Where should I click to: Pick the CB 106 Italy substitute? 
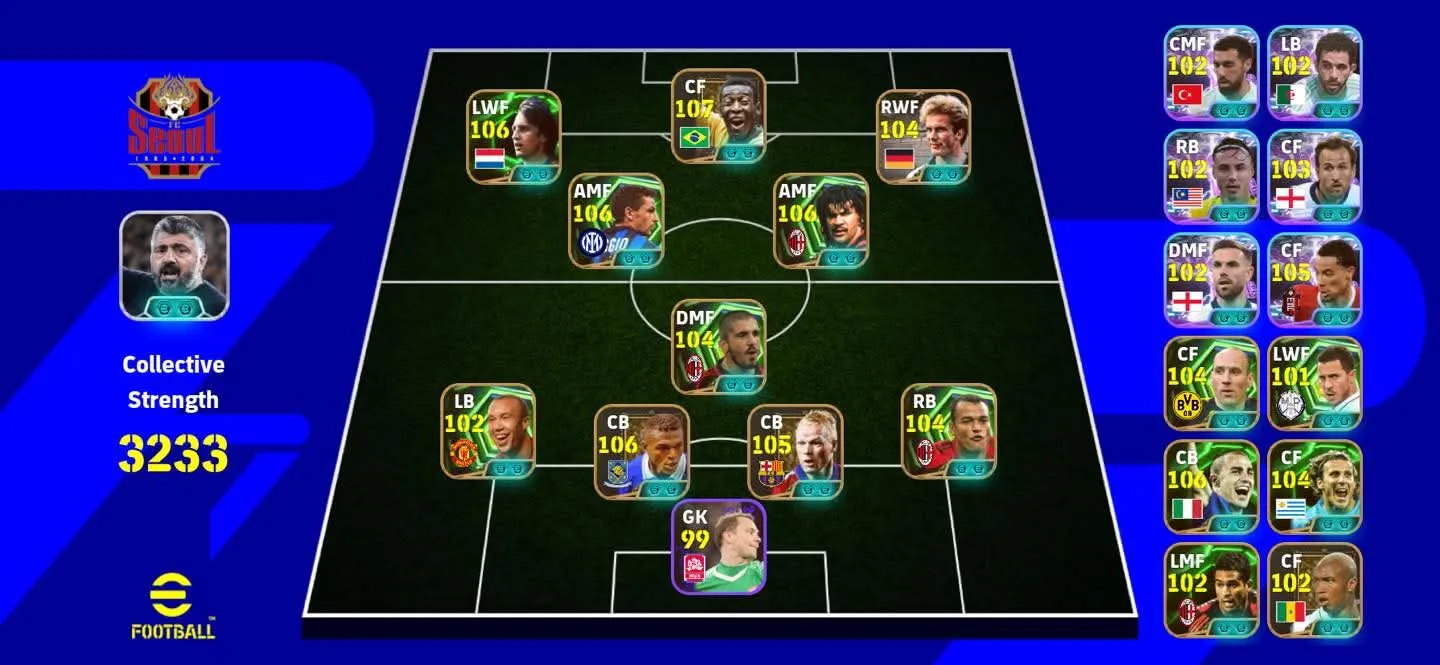click(x=1211, y=488)
